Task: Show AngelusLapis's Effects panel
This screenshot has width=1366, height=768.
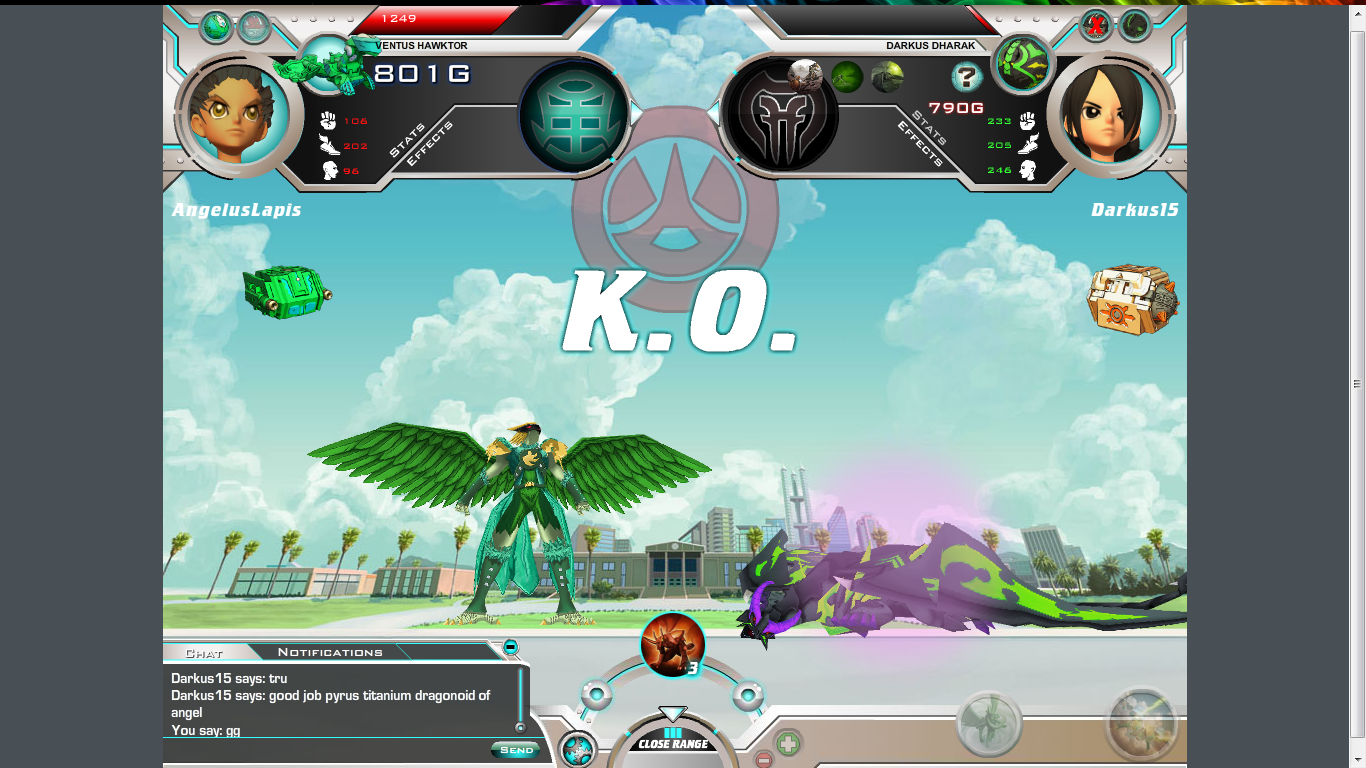Action: 430,144
